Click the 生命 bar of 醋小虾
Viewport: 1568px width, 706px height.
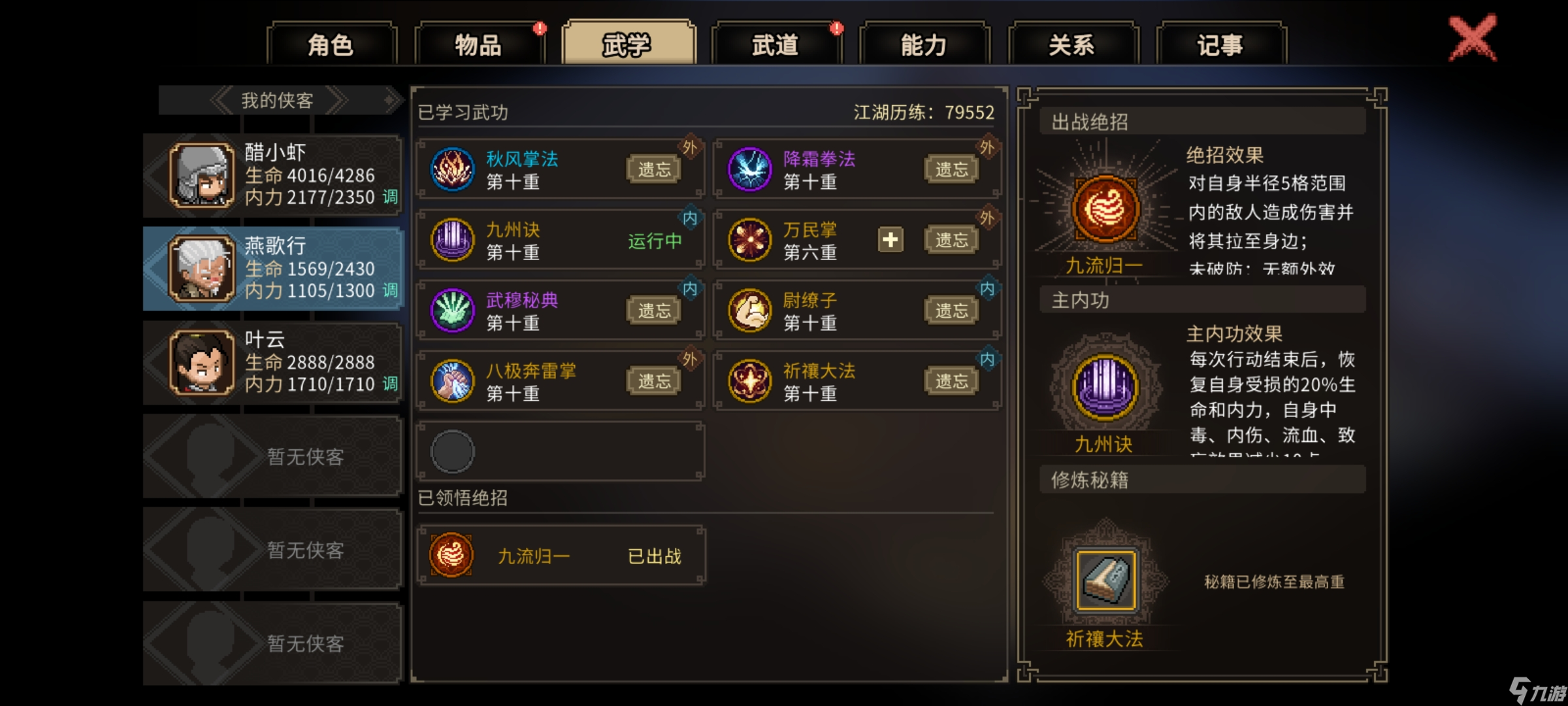click(307, 175)
